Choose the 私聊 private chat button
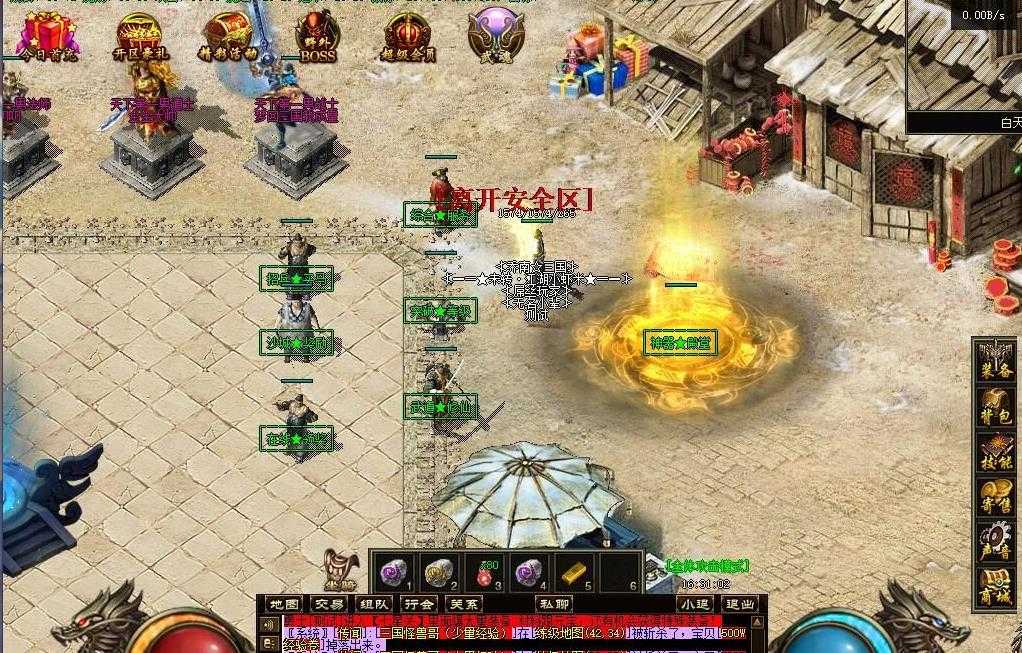 [x=554, y=604]
